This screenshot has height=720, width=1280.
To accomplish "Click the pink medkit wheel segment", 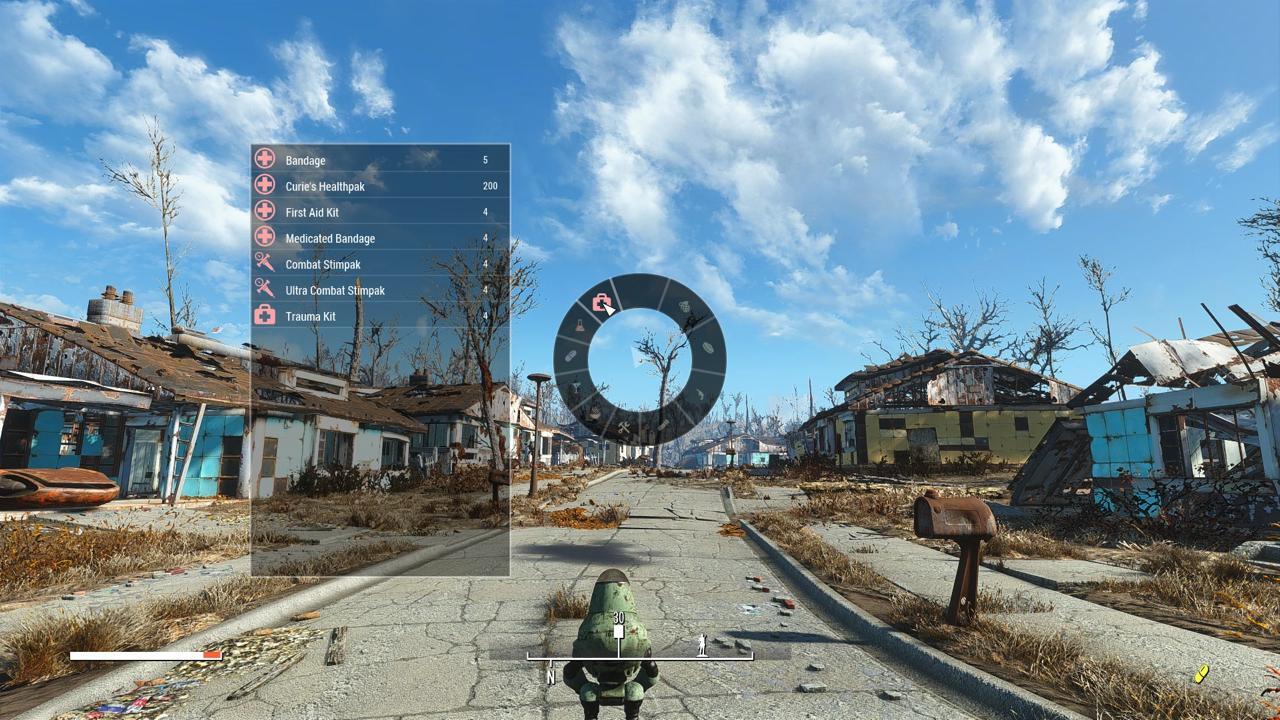I will point(602,302).
